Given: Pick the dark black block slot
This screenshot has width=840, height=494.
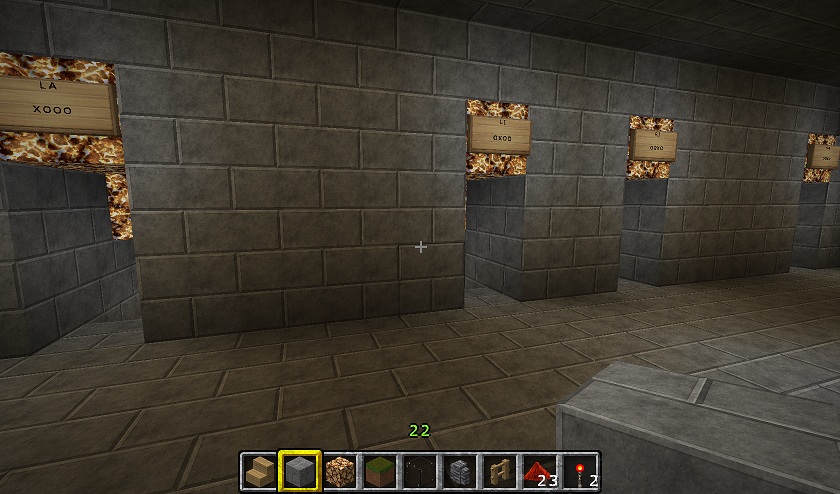Looking at the screenshot, I should [x=418, y=471].
